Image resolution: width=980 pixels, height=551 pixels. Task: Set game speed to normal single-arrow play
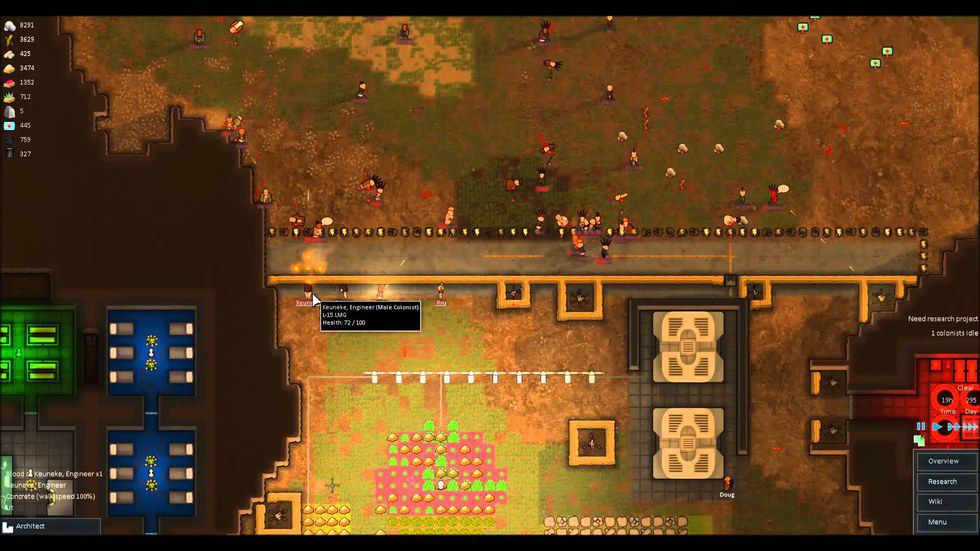pyautogui.click(x=937, y=426)
